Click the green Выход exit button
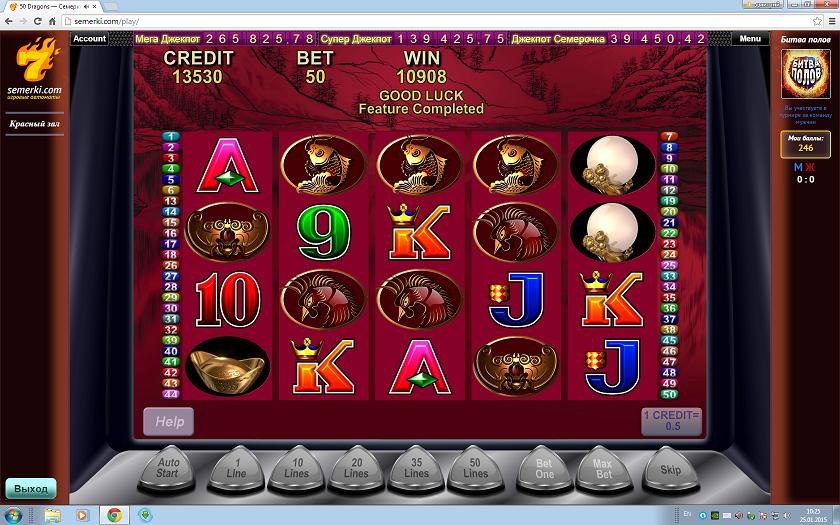840x525 pixels. pos(30,489)
